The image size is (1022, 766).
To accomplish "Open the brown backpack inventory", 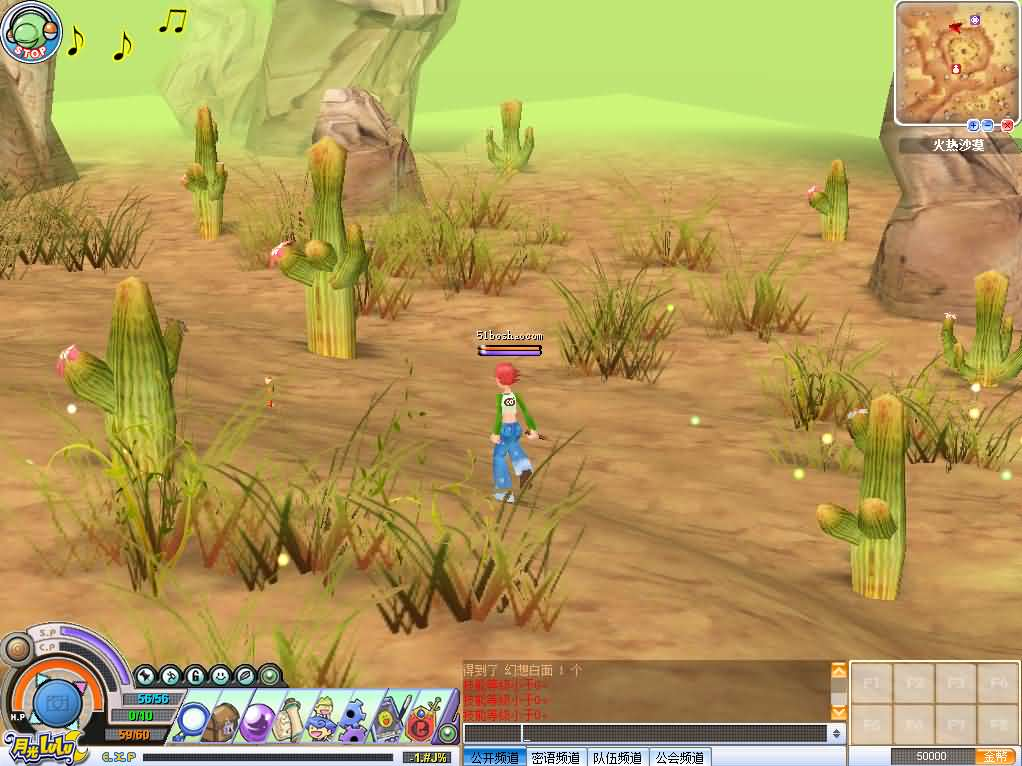I will tap(226, 720).
